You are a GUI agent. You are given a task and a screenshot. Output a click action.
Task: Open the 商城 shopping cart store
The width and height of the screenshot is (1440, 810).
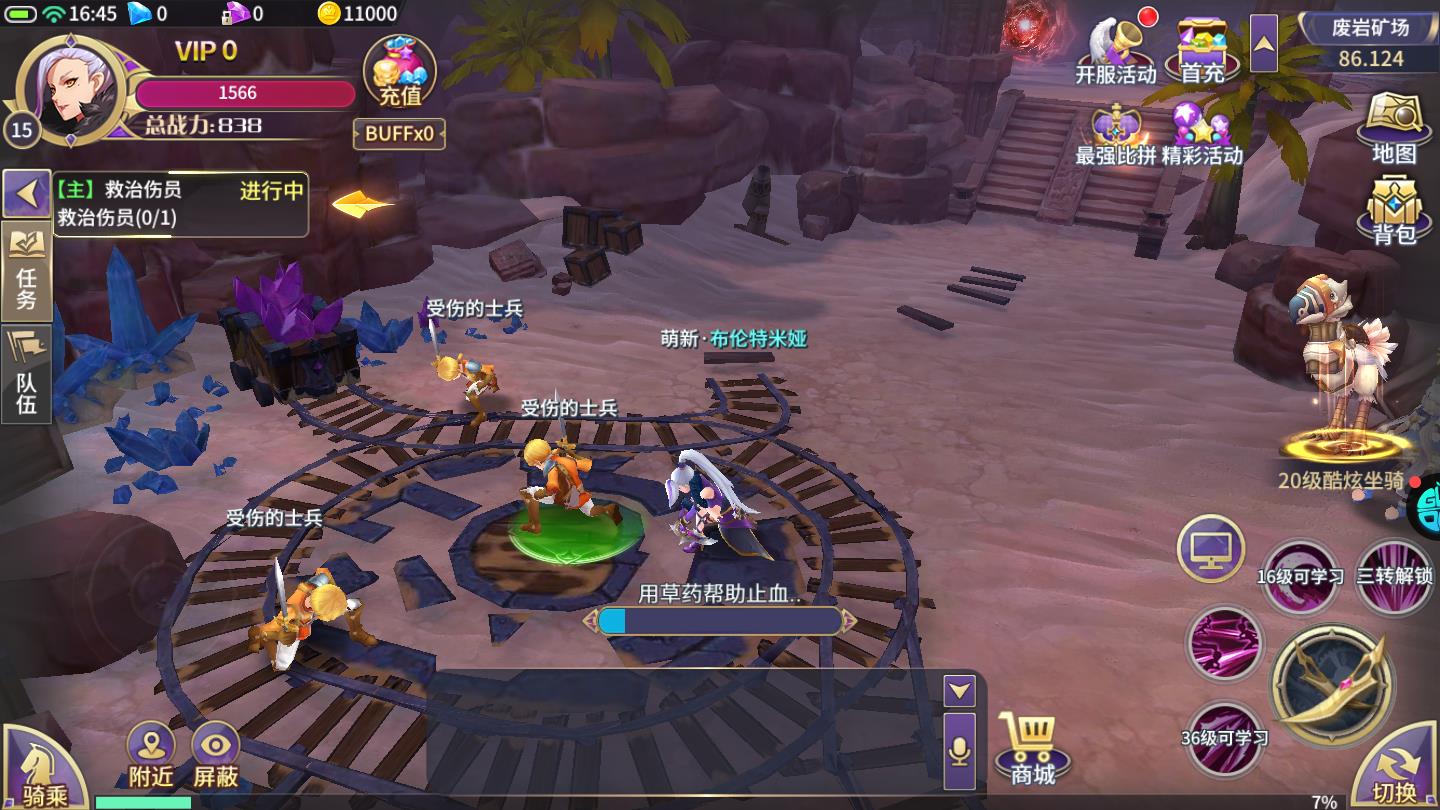(x=1032, y=749)
